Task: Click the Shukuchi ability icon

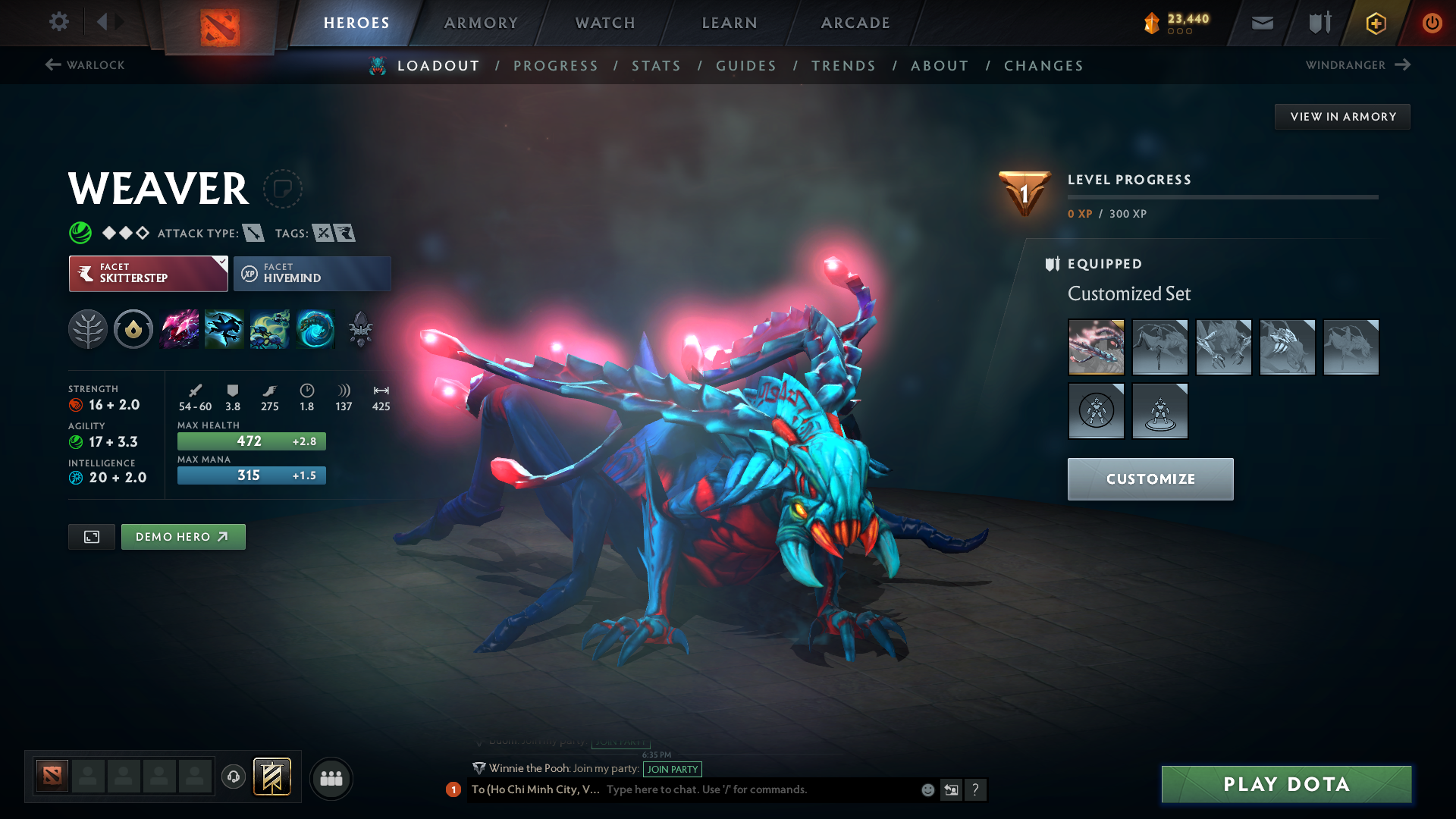Action: coord(224,329)
